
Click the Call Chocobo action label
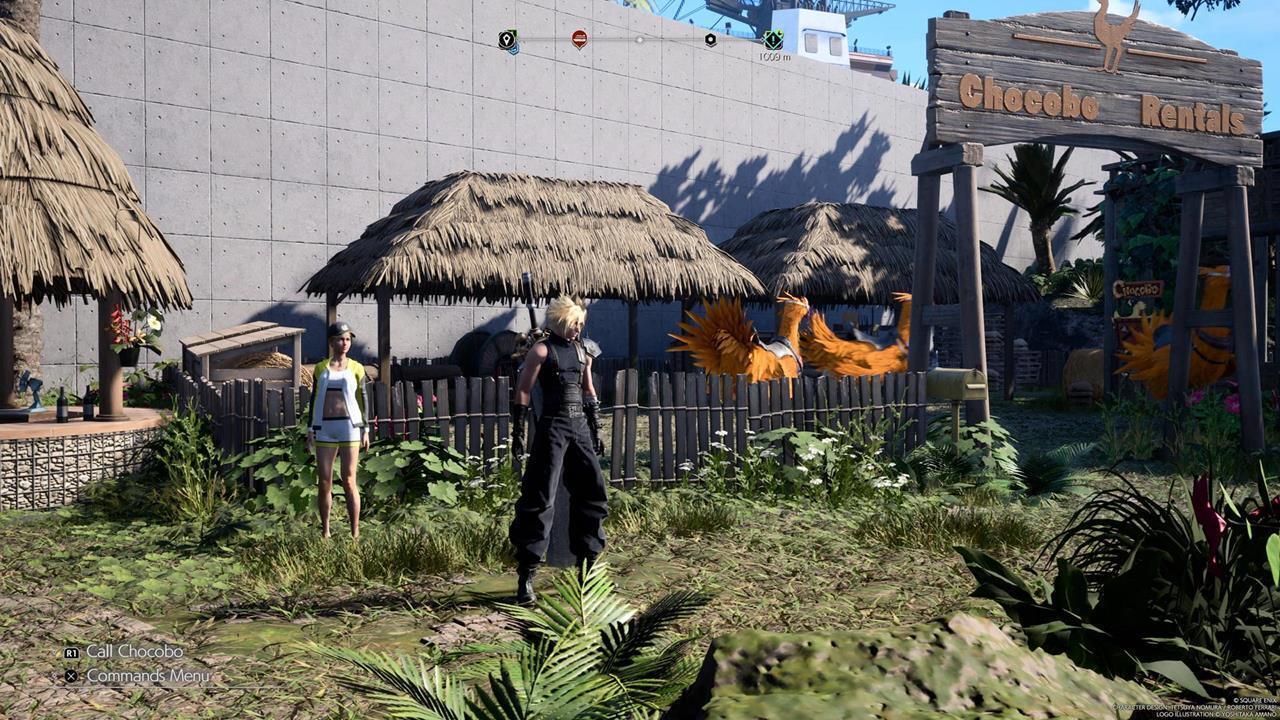coord(135,652)
